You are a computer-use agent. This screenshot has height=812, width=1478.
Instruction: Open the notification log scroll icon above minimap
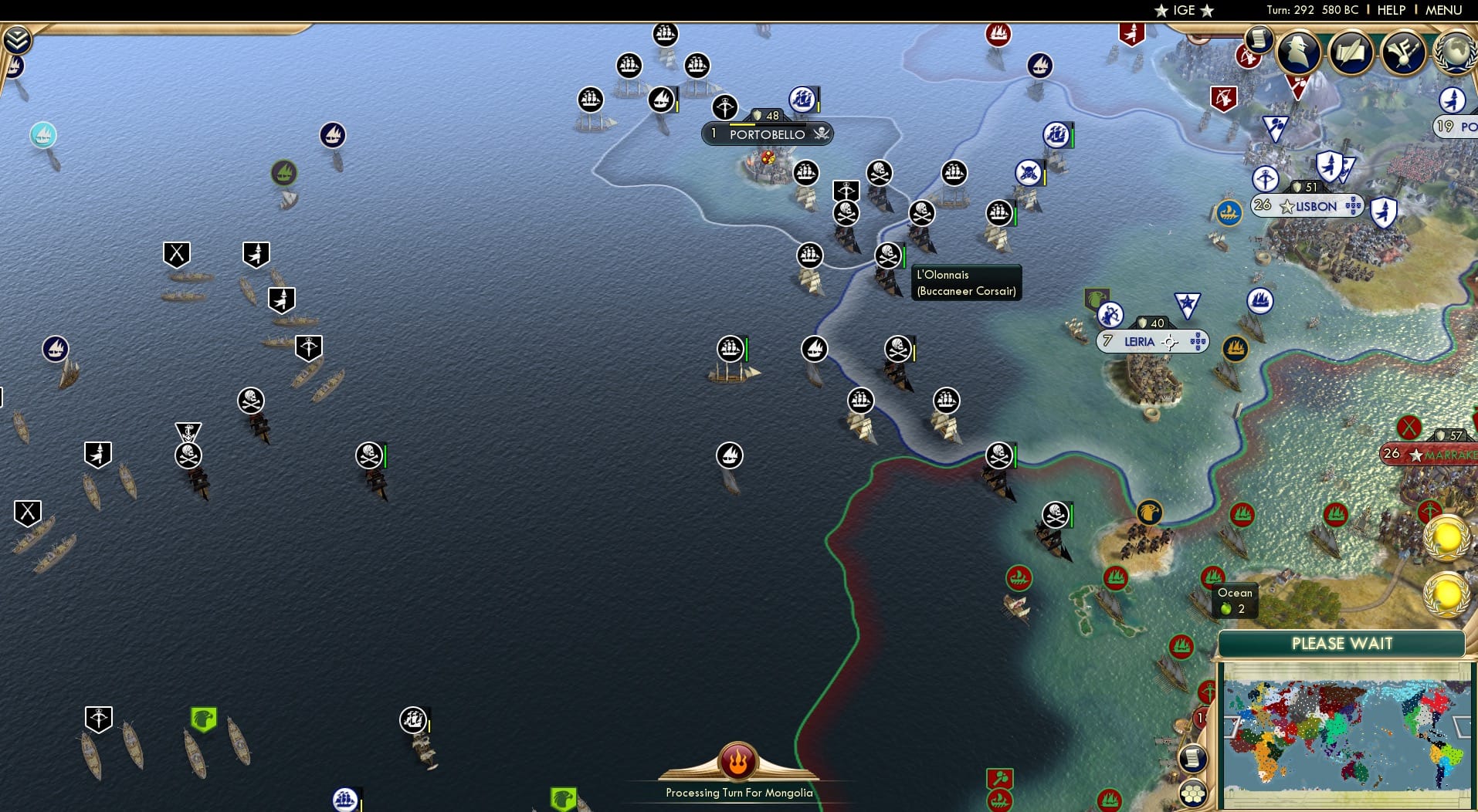pyautogui.click(x=1193, y=759)
